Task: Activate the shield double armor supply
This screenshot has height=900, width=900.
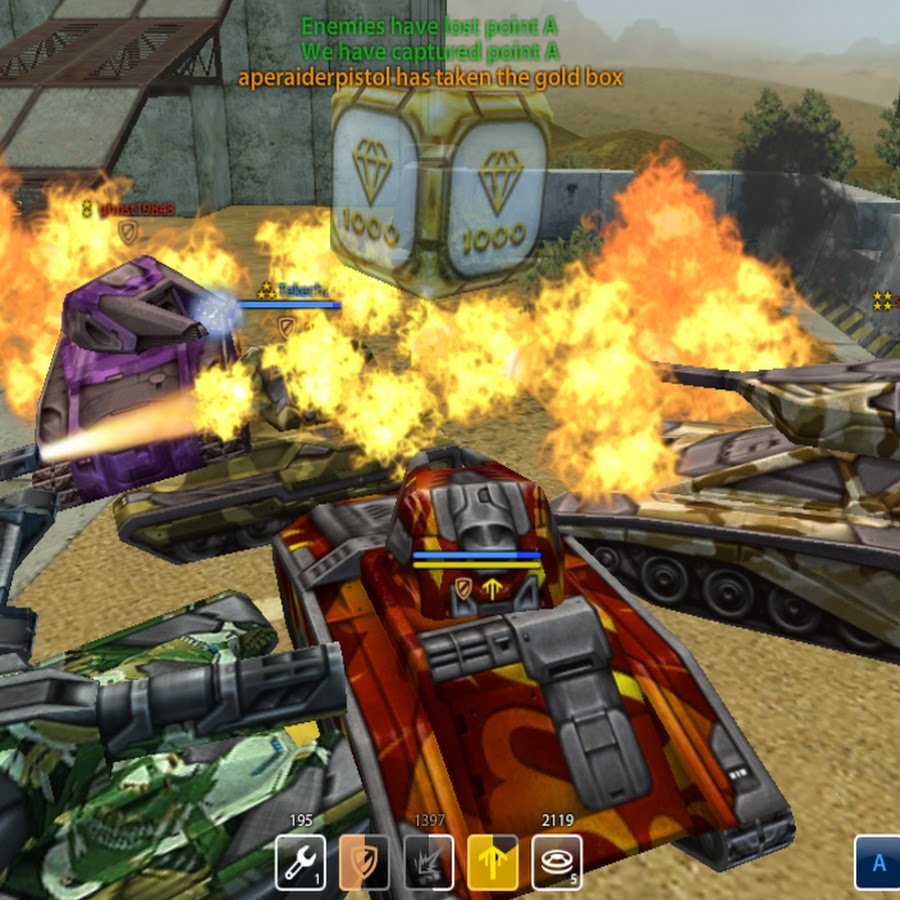Action: [364, 862]
